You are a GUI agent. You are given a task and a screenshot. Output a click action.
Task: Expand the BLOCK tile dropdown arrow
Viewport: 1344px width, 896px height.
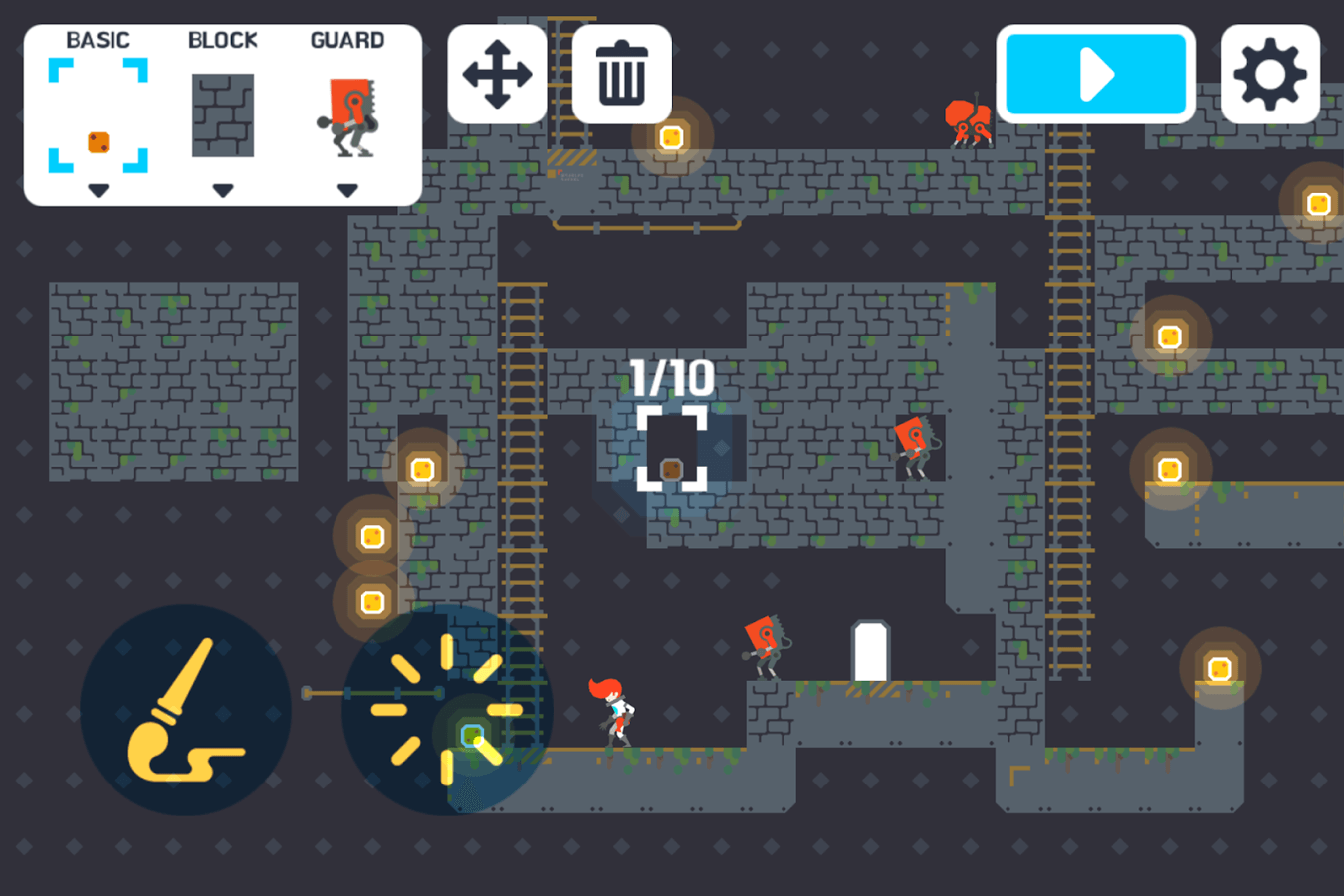(221, 187)
